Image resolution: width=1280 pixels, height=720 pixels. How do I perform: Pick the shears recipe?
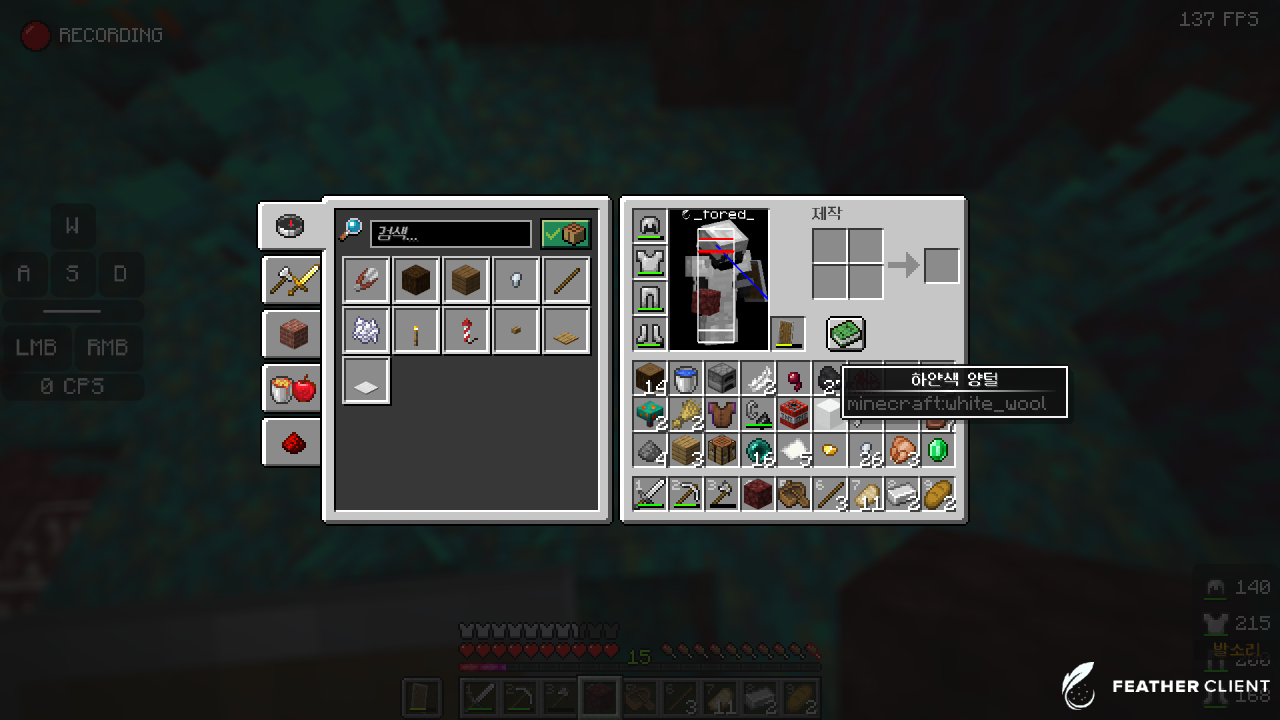coord(366,280)
